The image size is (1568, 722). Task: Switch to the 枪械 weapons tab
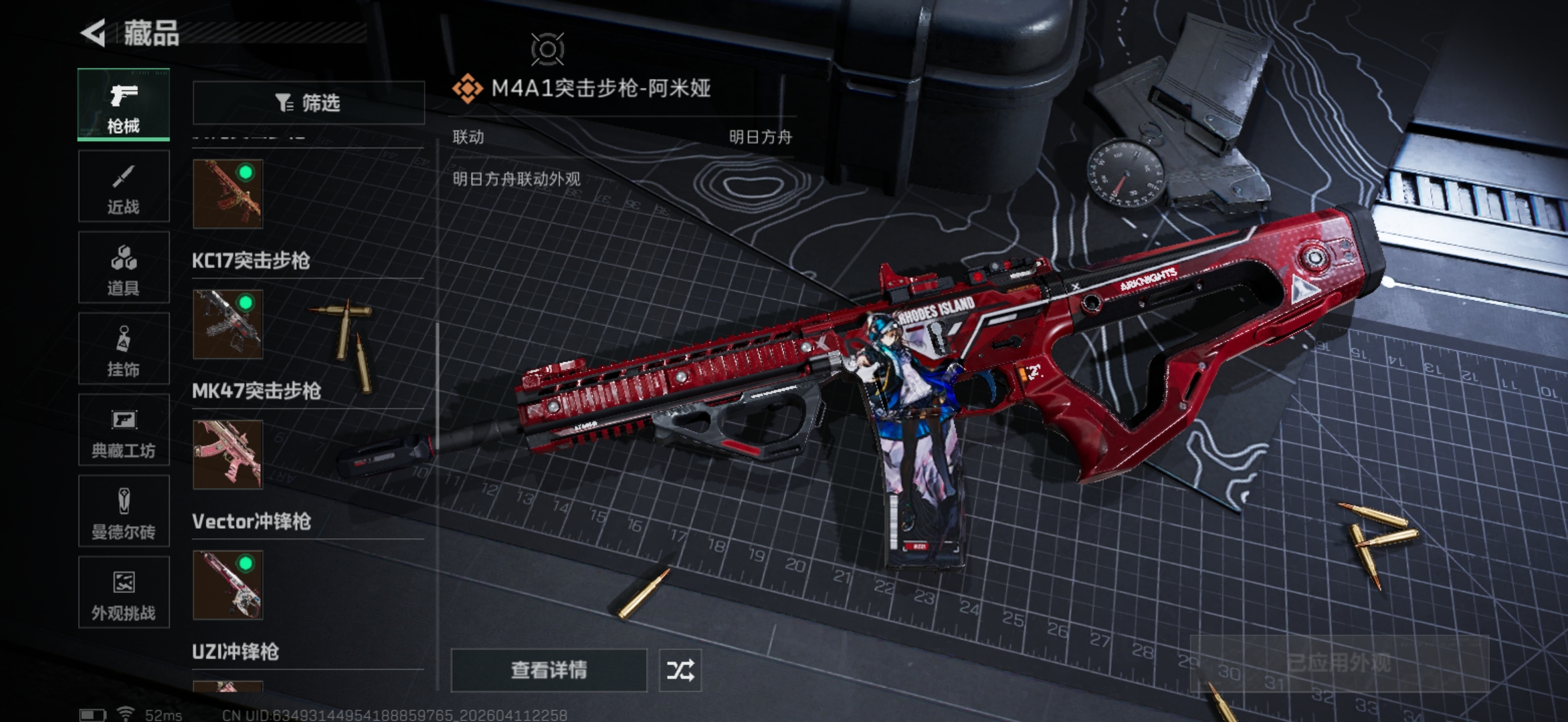(x=124, y=105)
